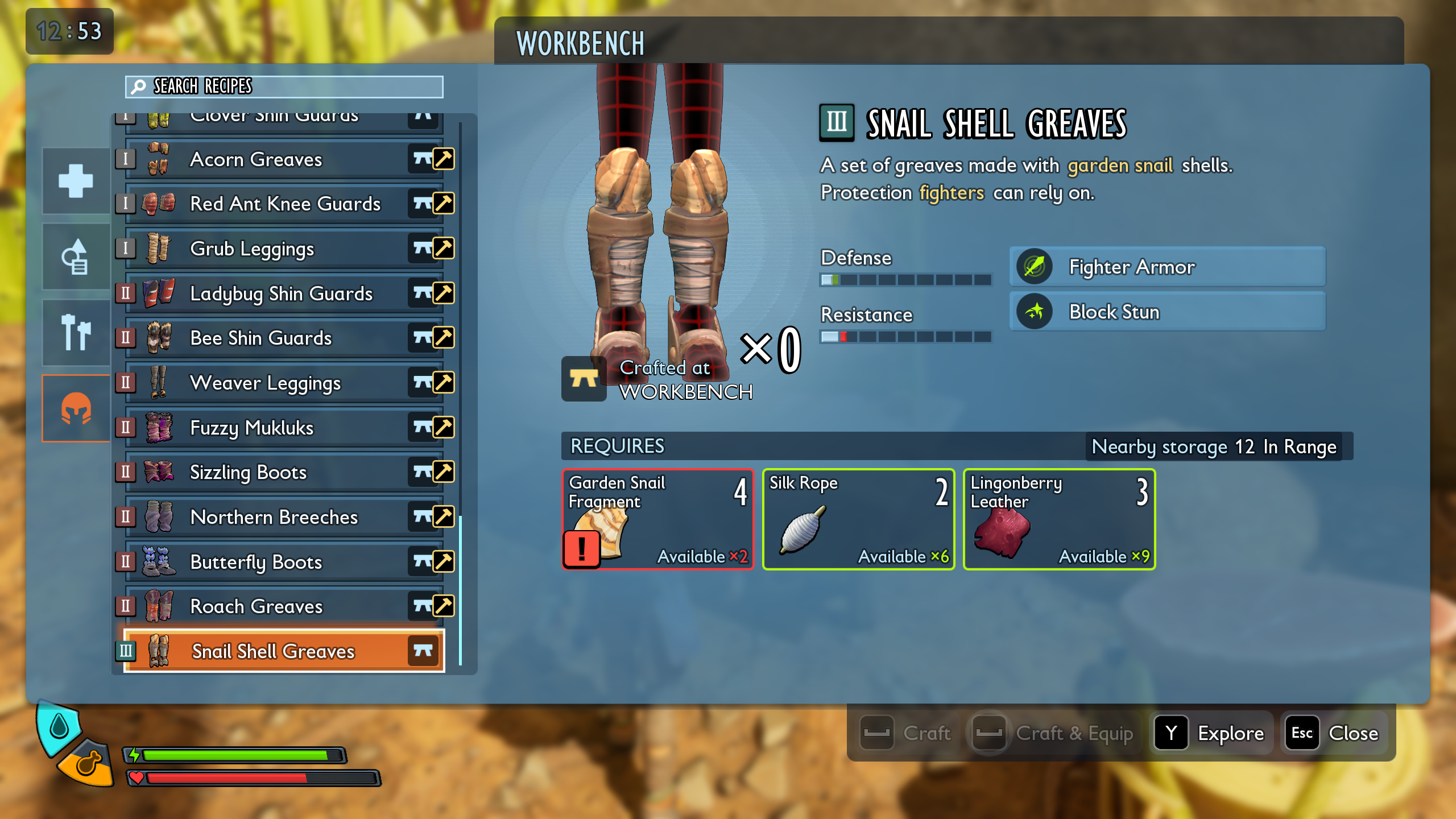Open the crafting materials category icon
Image resolution: width=1456 pixels, height=819 pixels.
click(76, 256)
